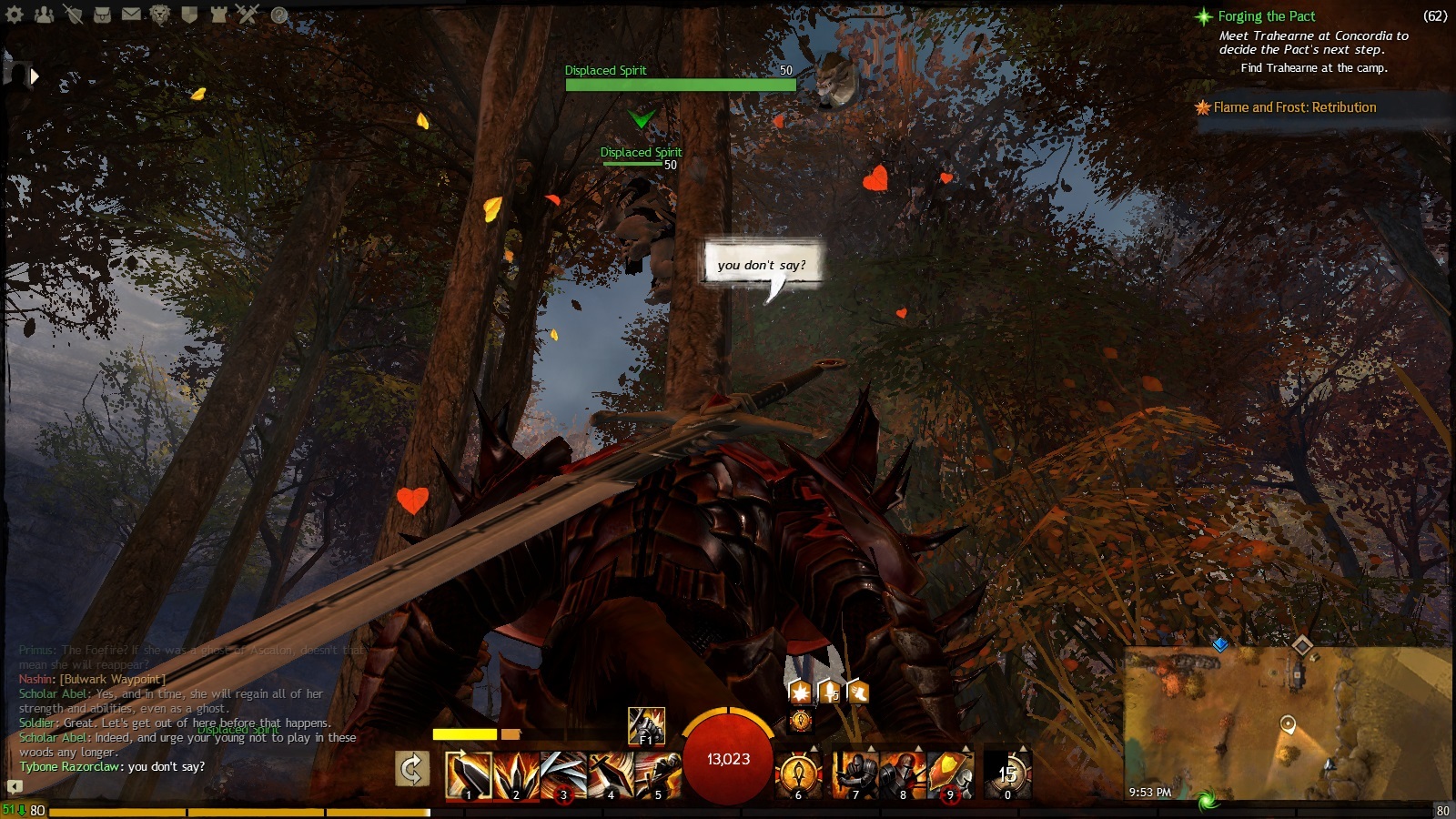Open the gear-shaped game menu icon
The height and width of the screenshot is (819, 1456).
[15, 15]
